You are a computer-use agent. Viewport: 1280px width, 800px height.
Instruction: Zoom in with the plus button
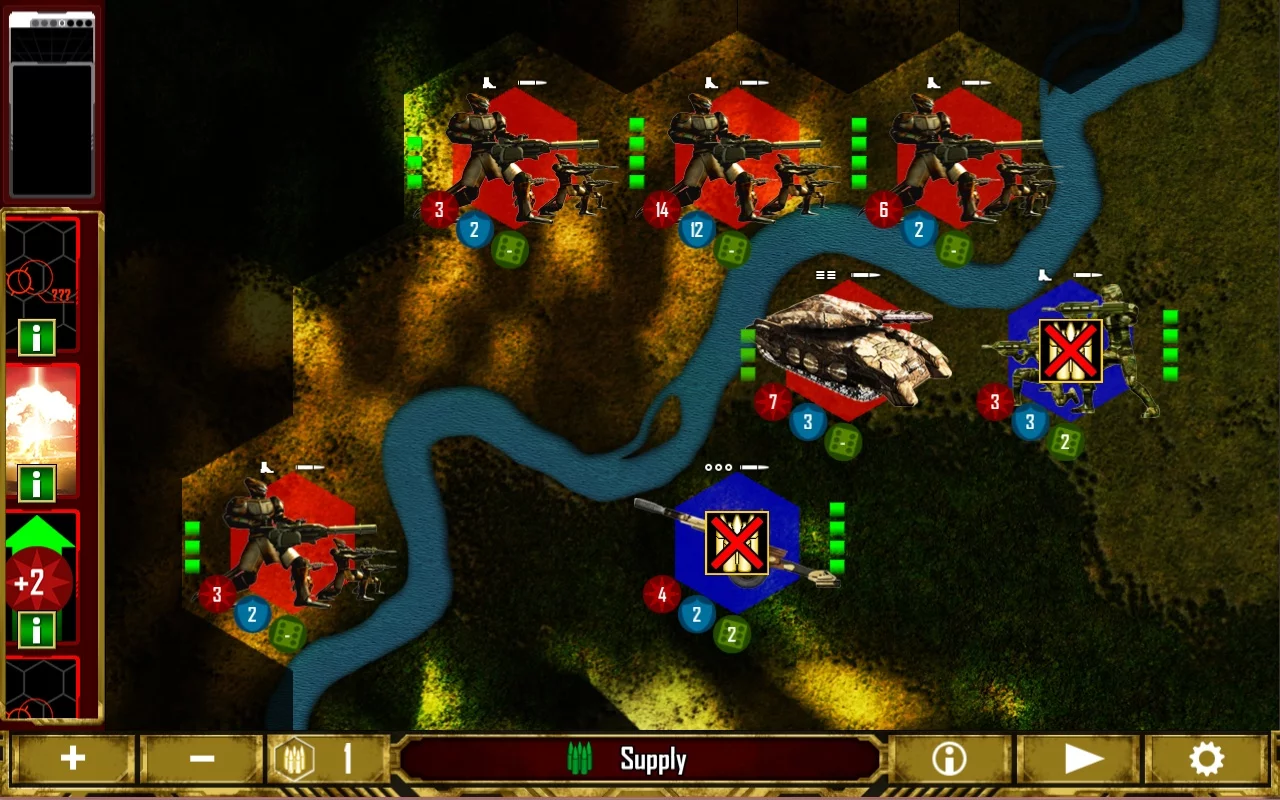73,758
